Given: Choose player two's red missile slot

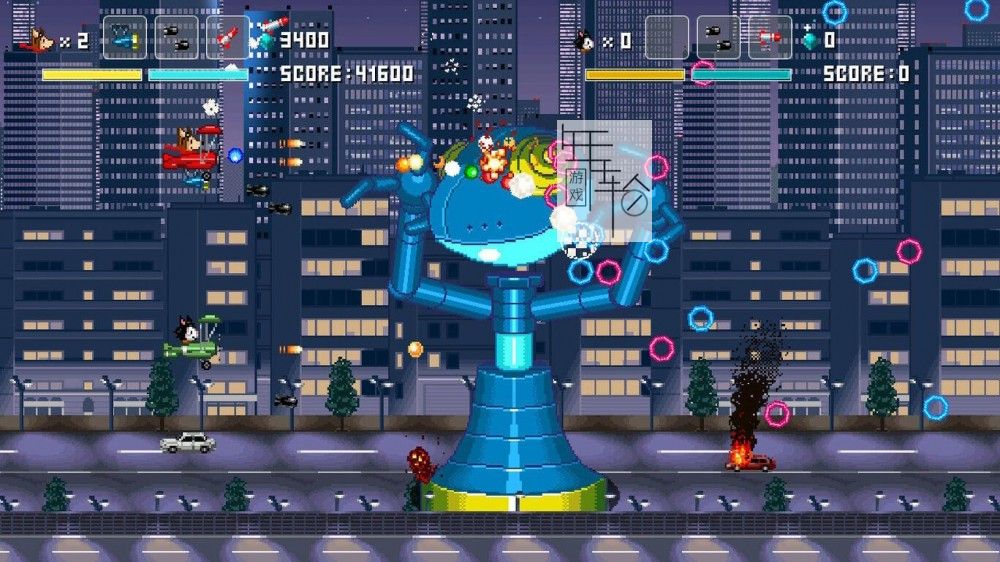Looking at the screenshot, I should 770,38.
